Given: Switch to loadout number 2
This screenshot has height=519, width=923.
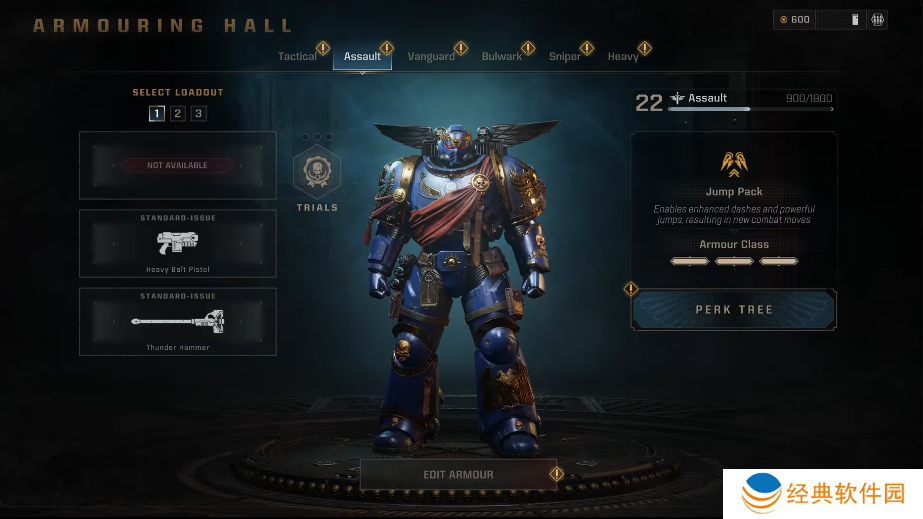Looking at the screenshot, I should point(178,113).
